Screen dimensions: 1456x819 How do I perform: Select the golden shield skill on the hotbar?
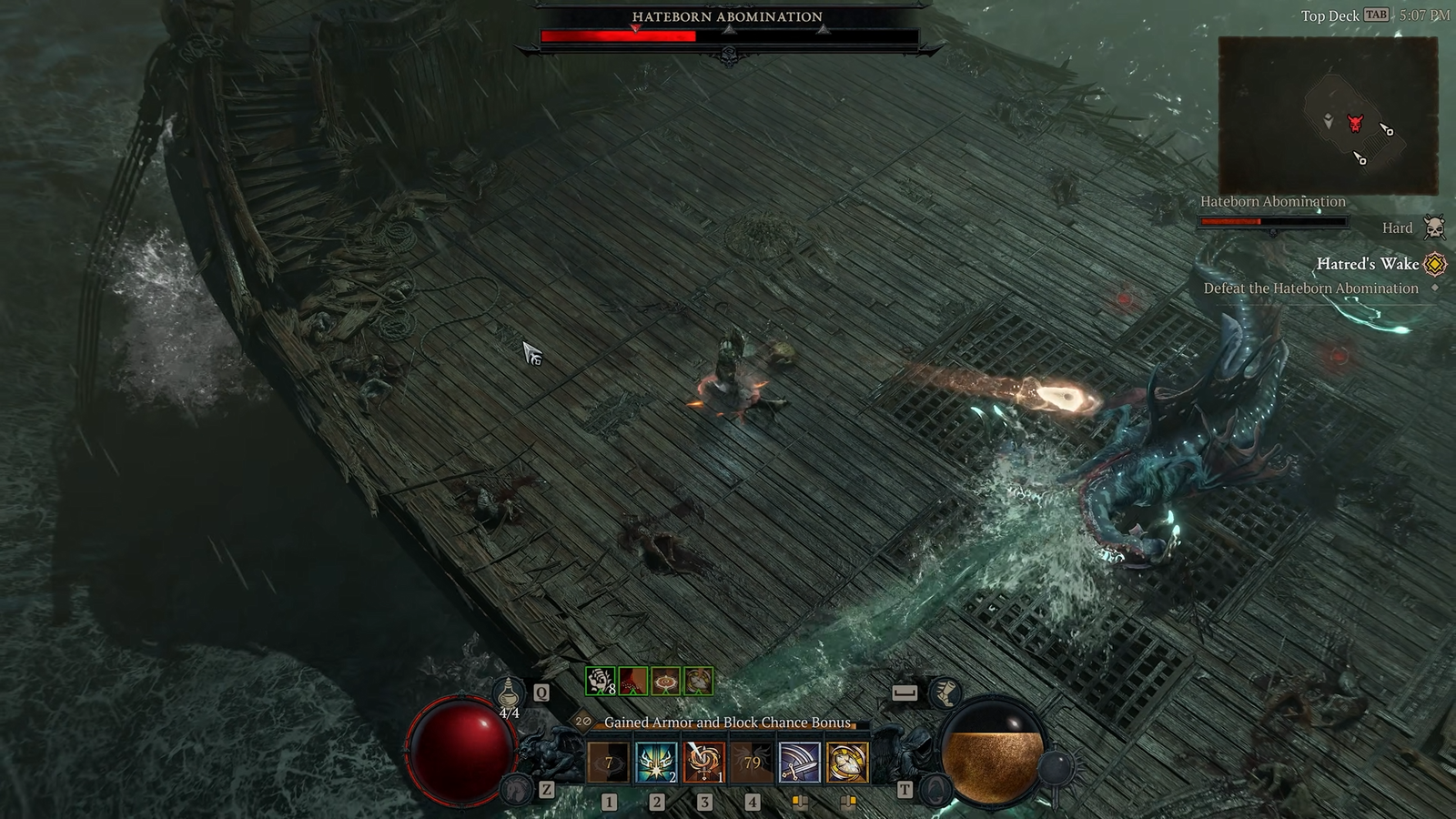846,763
